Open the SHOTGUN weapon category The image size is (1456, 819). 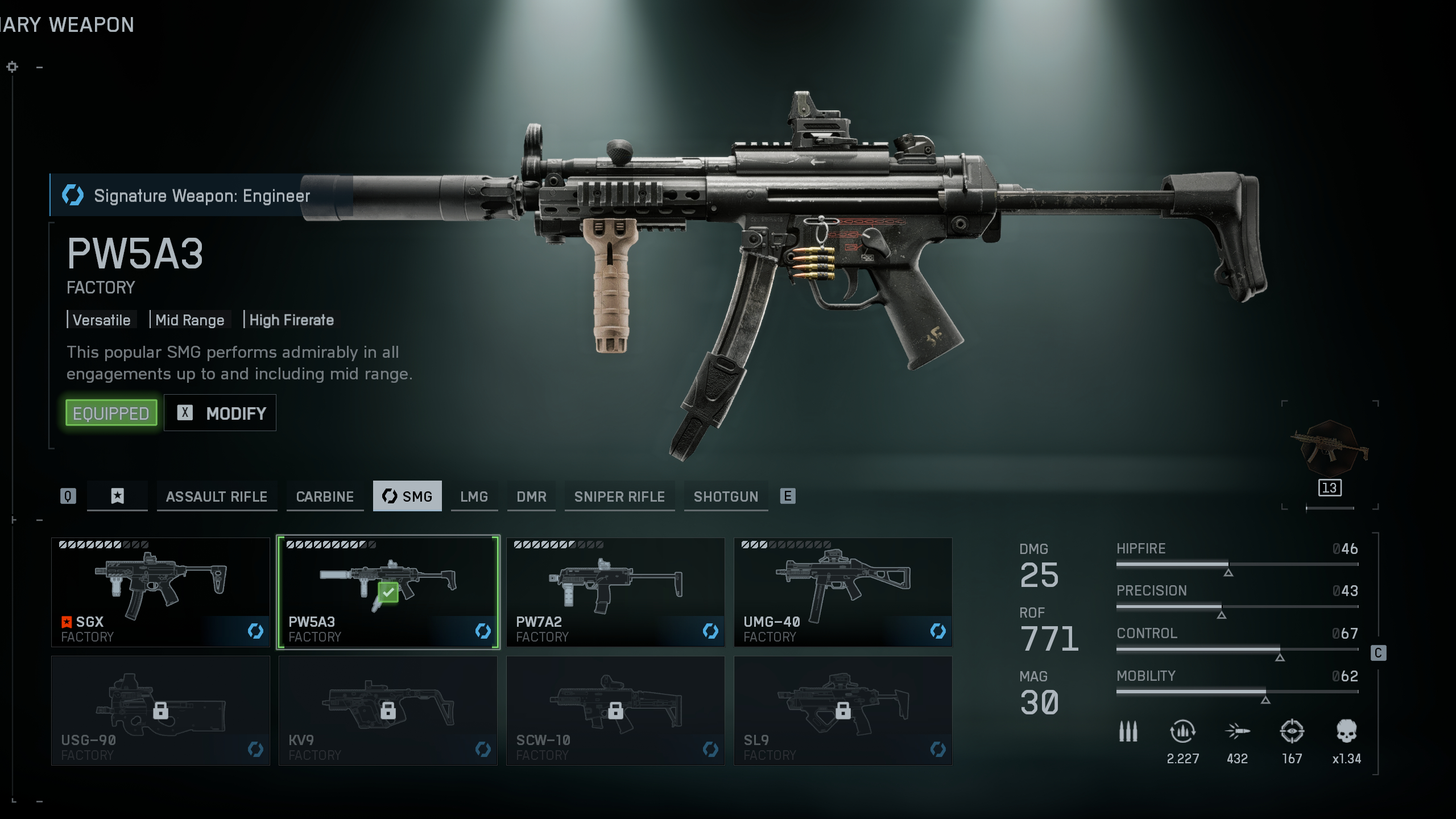726,497
